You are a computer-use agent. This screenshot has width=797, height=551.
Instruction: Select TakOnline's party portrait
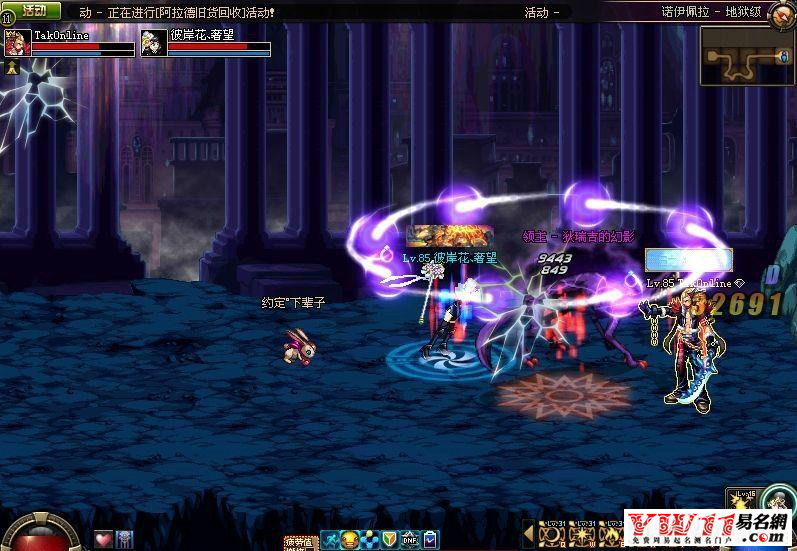pyautogui.click(x=16, y=43)
